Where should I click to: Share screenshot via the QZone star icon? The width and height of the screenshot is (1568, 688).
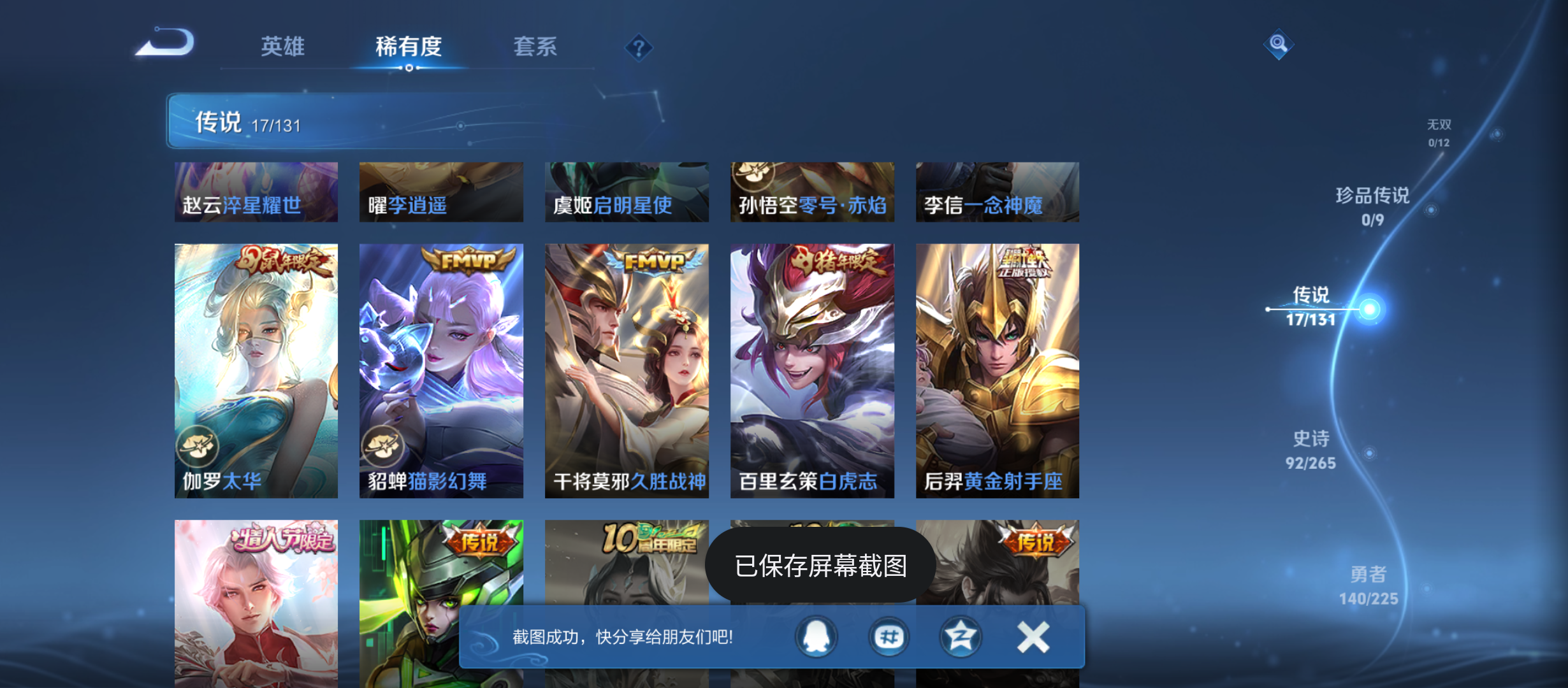(x=961, y=636)
